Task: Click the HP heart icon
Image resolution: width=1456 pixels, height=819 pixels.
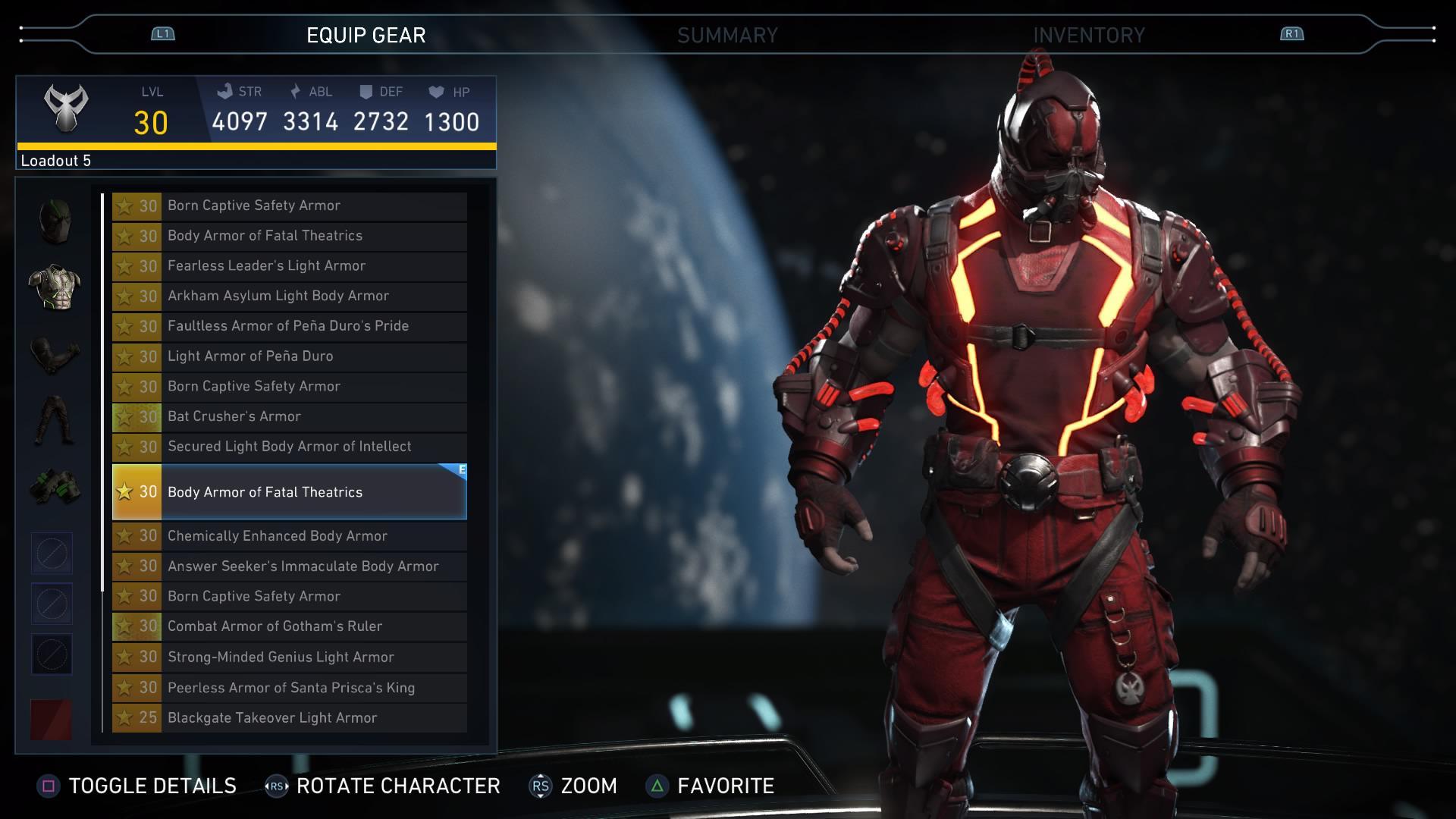Action: pos(435,92)
